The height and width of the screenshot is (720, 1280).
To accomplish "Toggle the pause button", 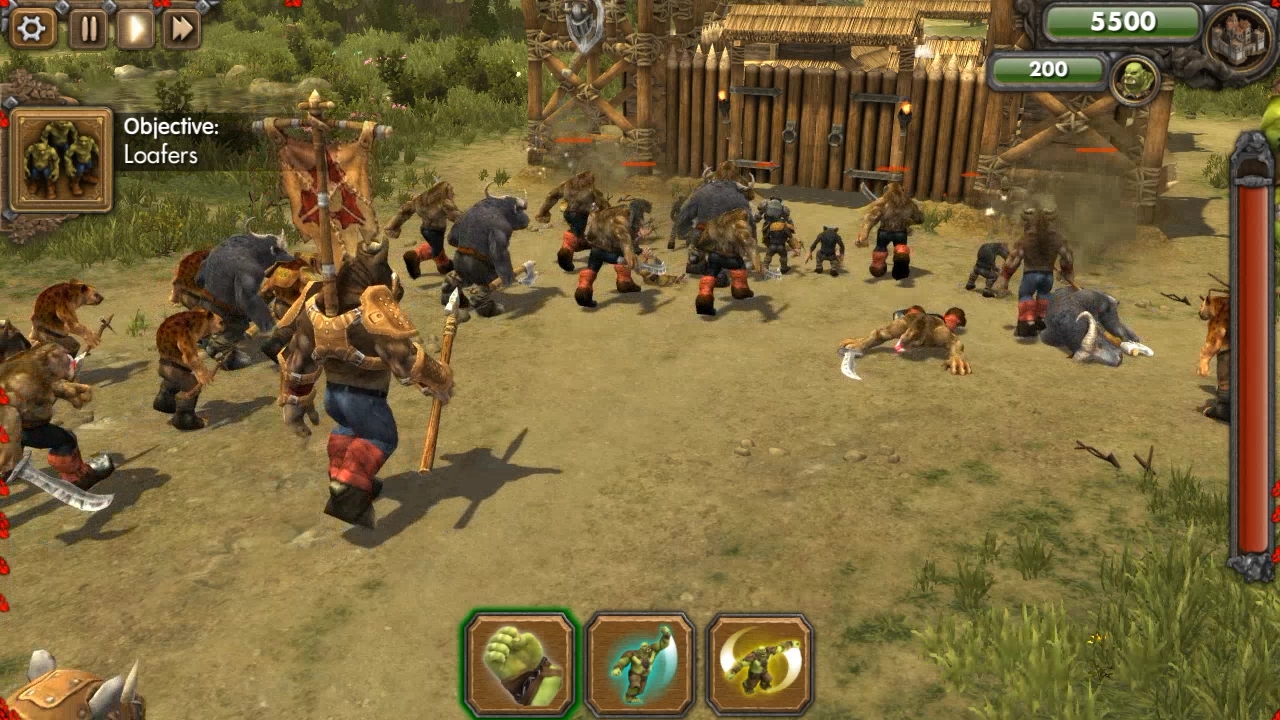I will [x=88, y=27].
